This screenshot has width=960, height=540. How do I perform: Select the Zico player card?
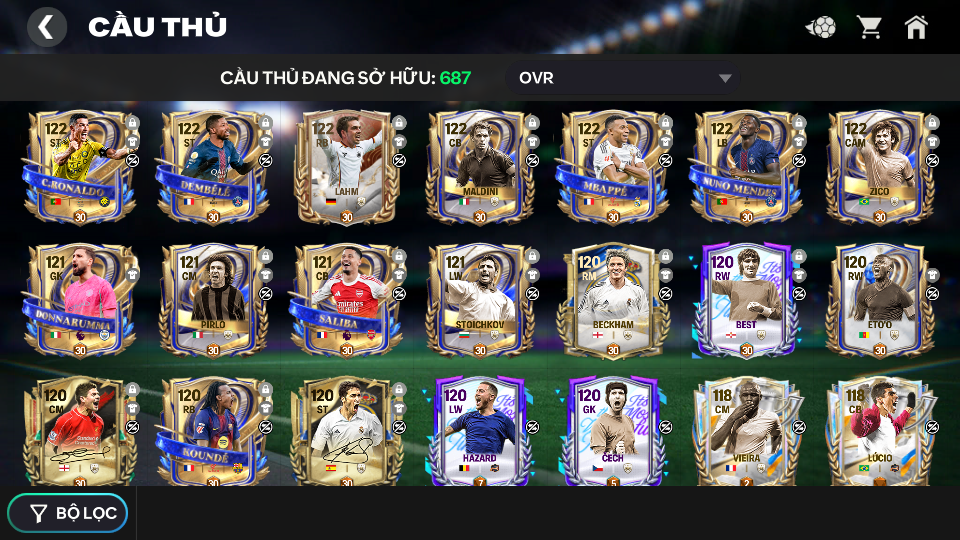[879, 167]
